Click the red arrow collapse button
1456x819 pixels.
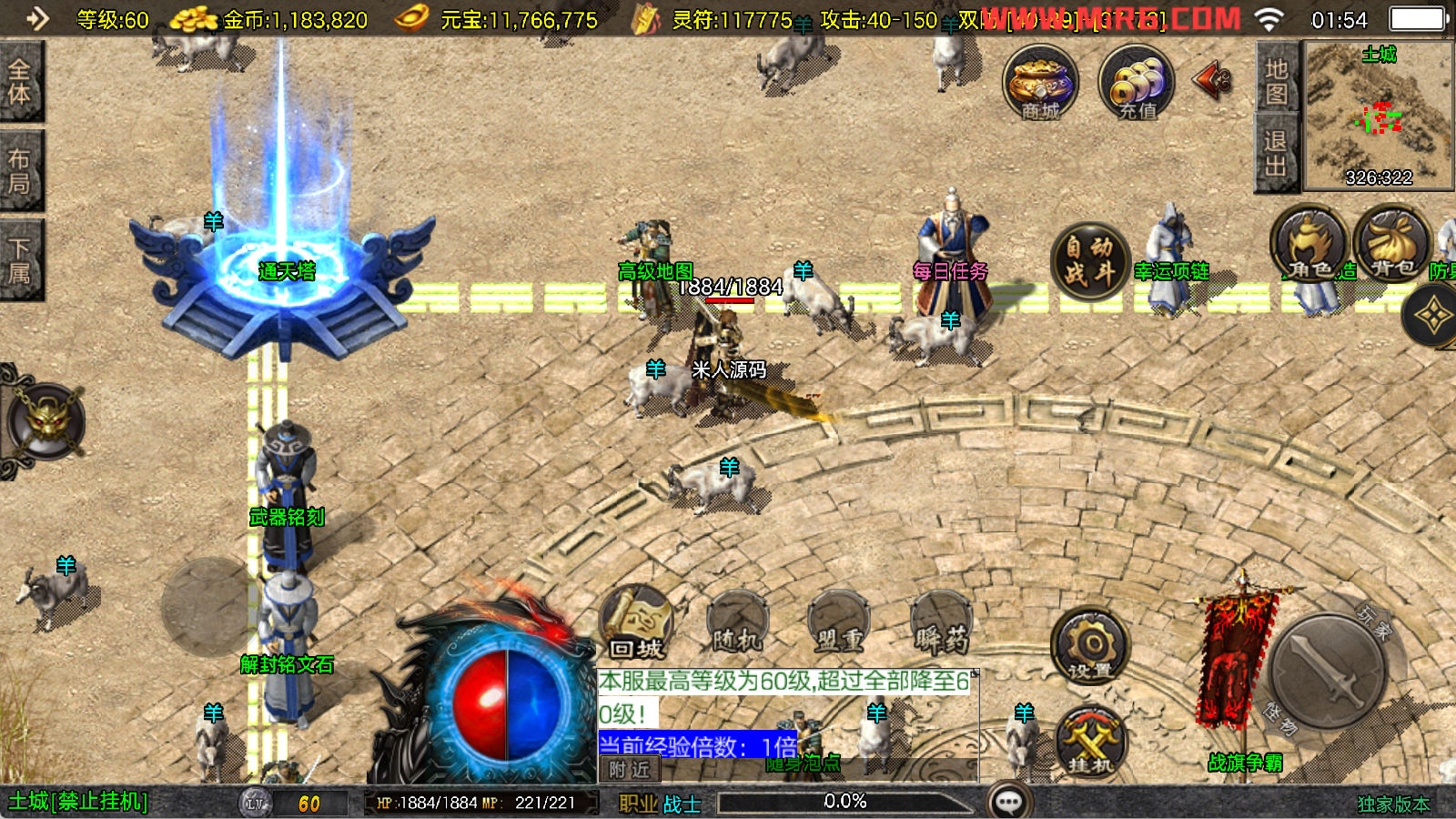(x=1213, y=81)
